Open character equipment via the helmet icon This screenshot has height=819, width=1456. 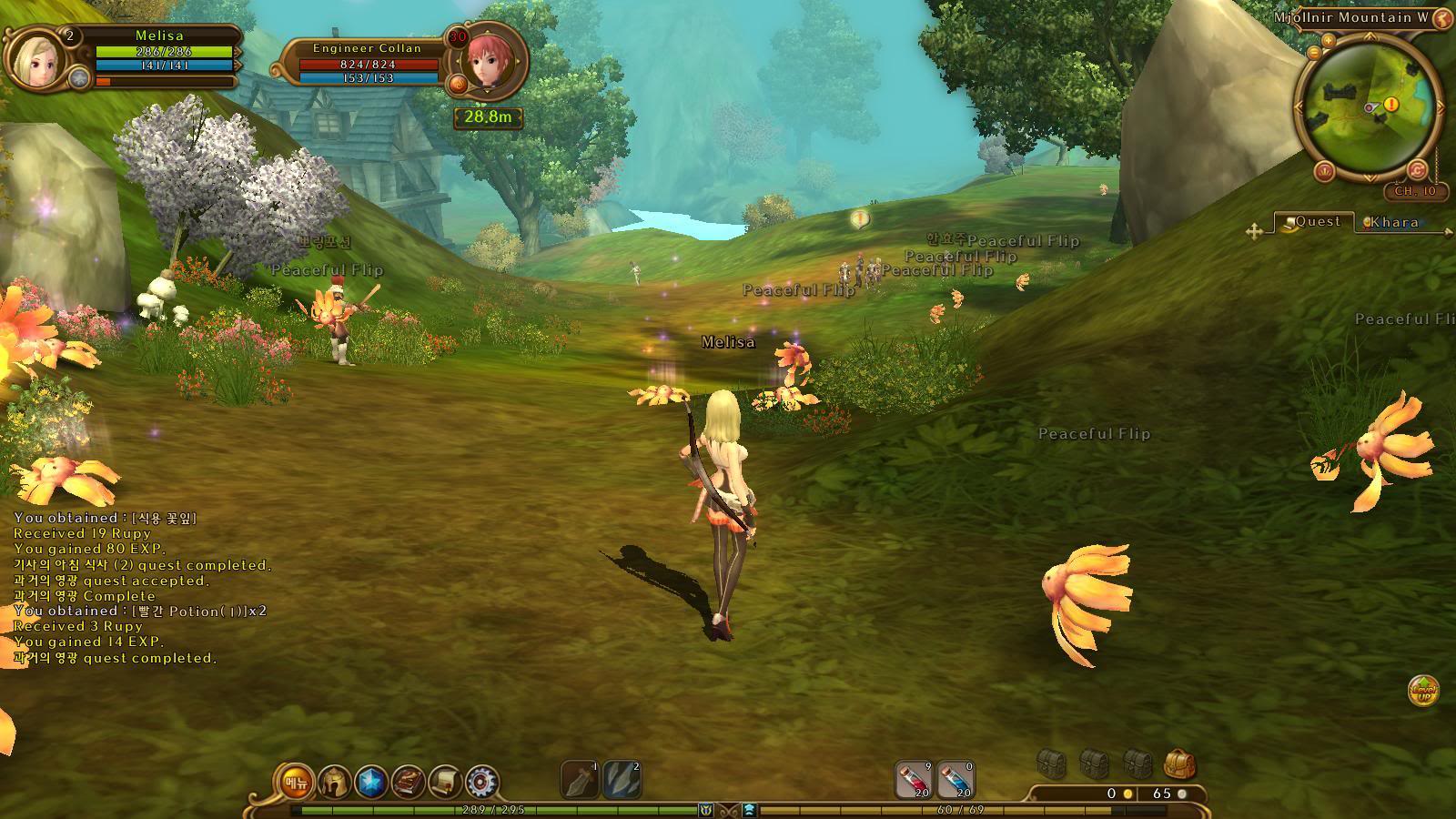pos(335,781)
